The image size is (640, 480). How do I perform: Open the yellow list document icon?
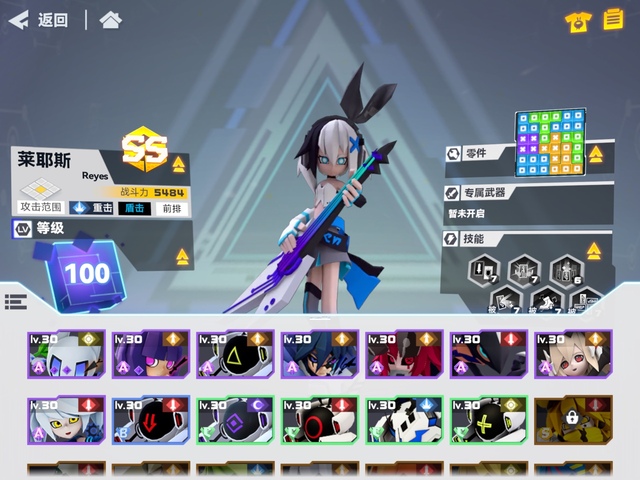click(x=612, y=20)
